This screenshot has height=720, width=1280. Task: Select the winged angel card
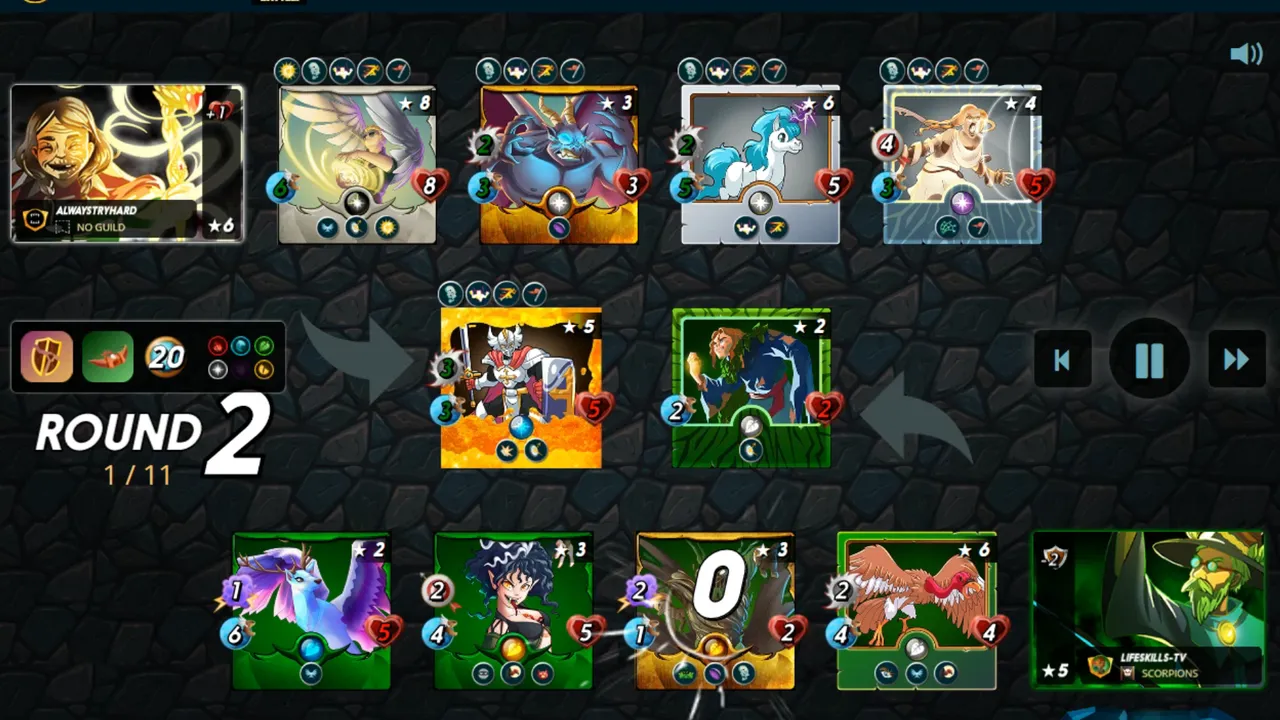(x=357, y=166)
